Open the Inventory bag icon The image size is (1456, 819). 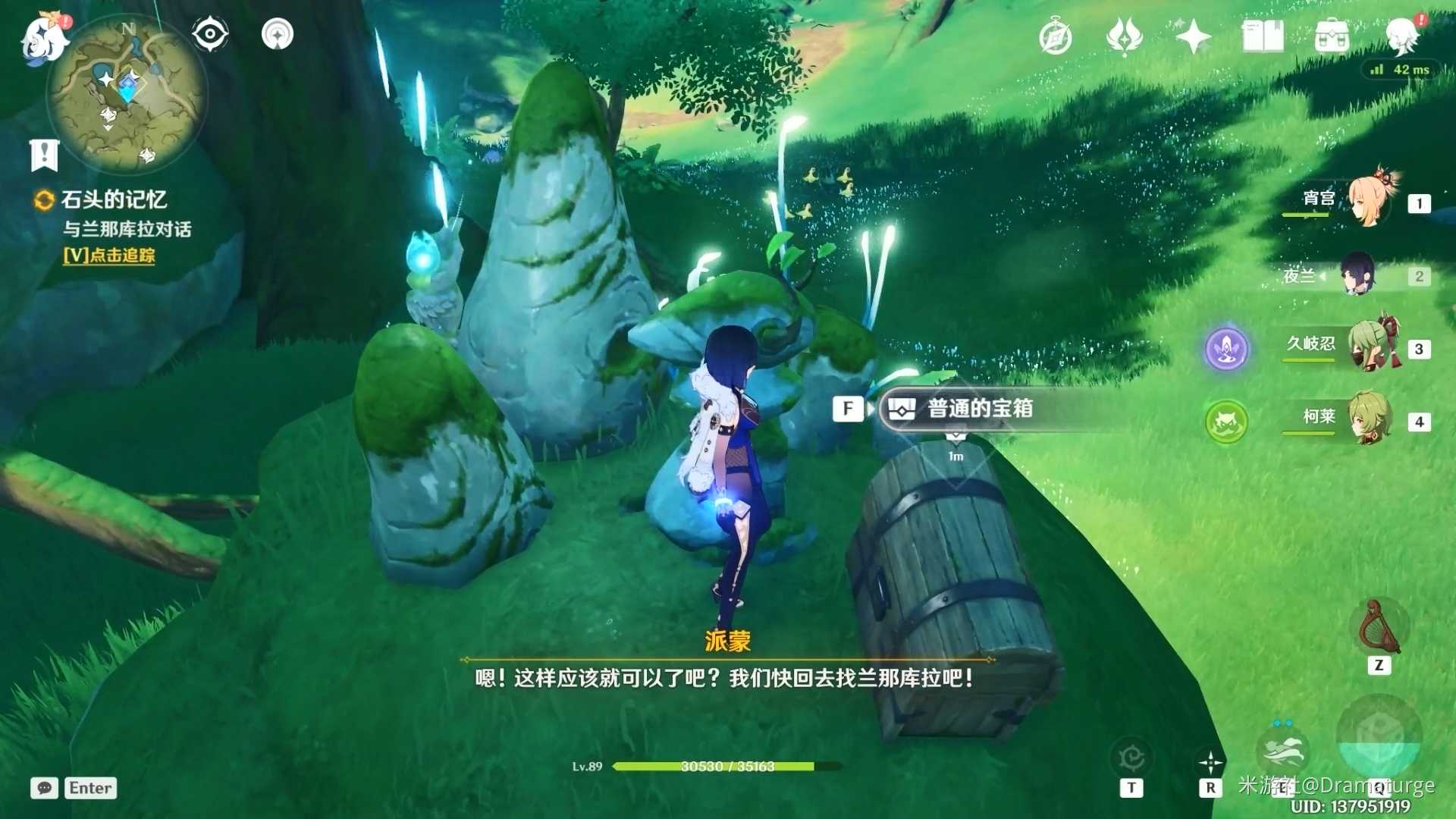(x=1332, y=34)
